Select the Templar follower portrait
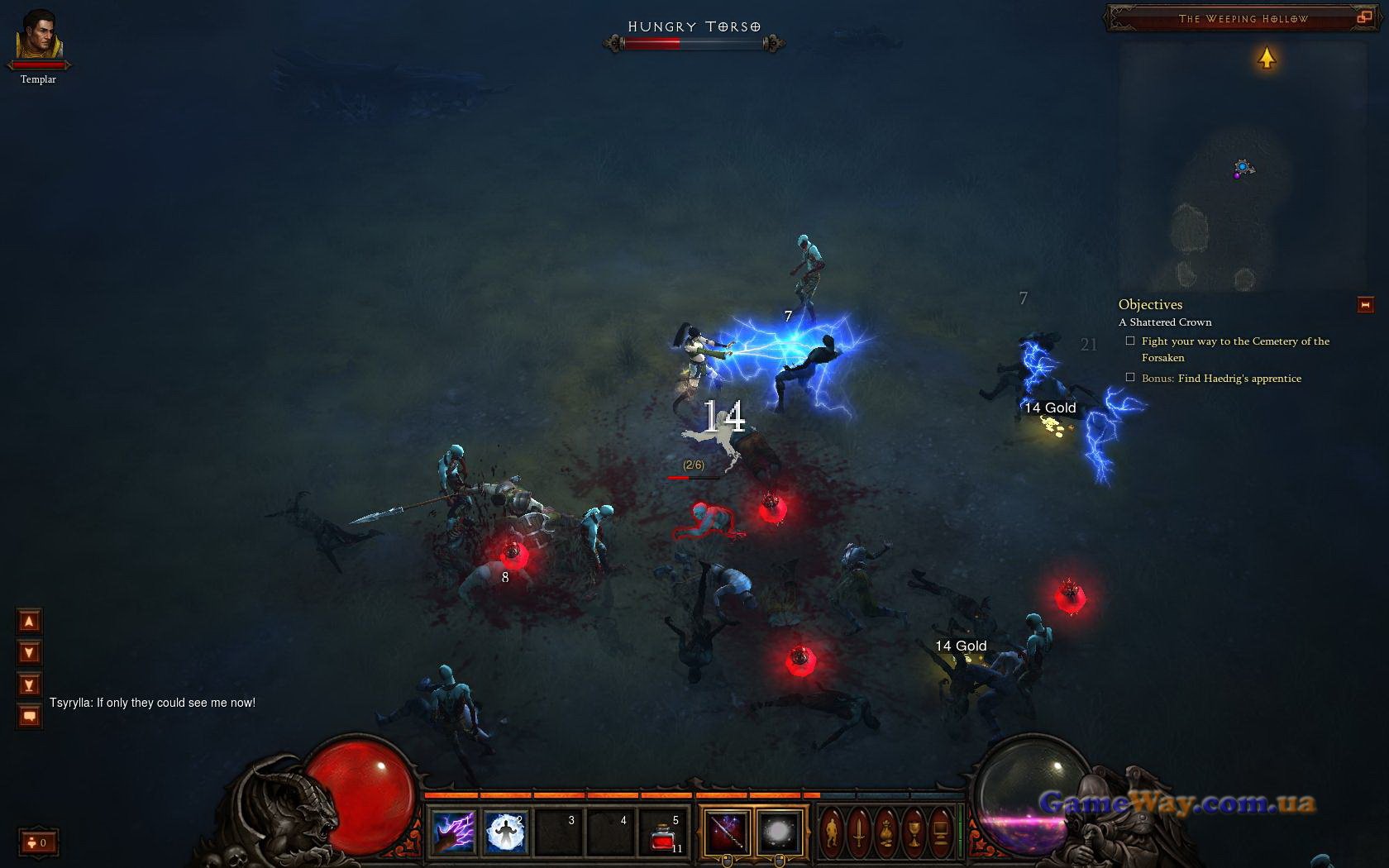This screenshot has height=868, width=1389. pyautogui.click(x=38, y=37)
